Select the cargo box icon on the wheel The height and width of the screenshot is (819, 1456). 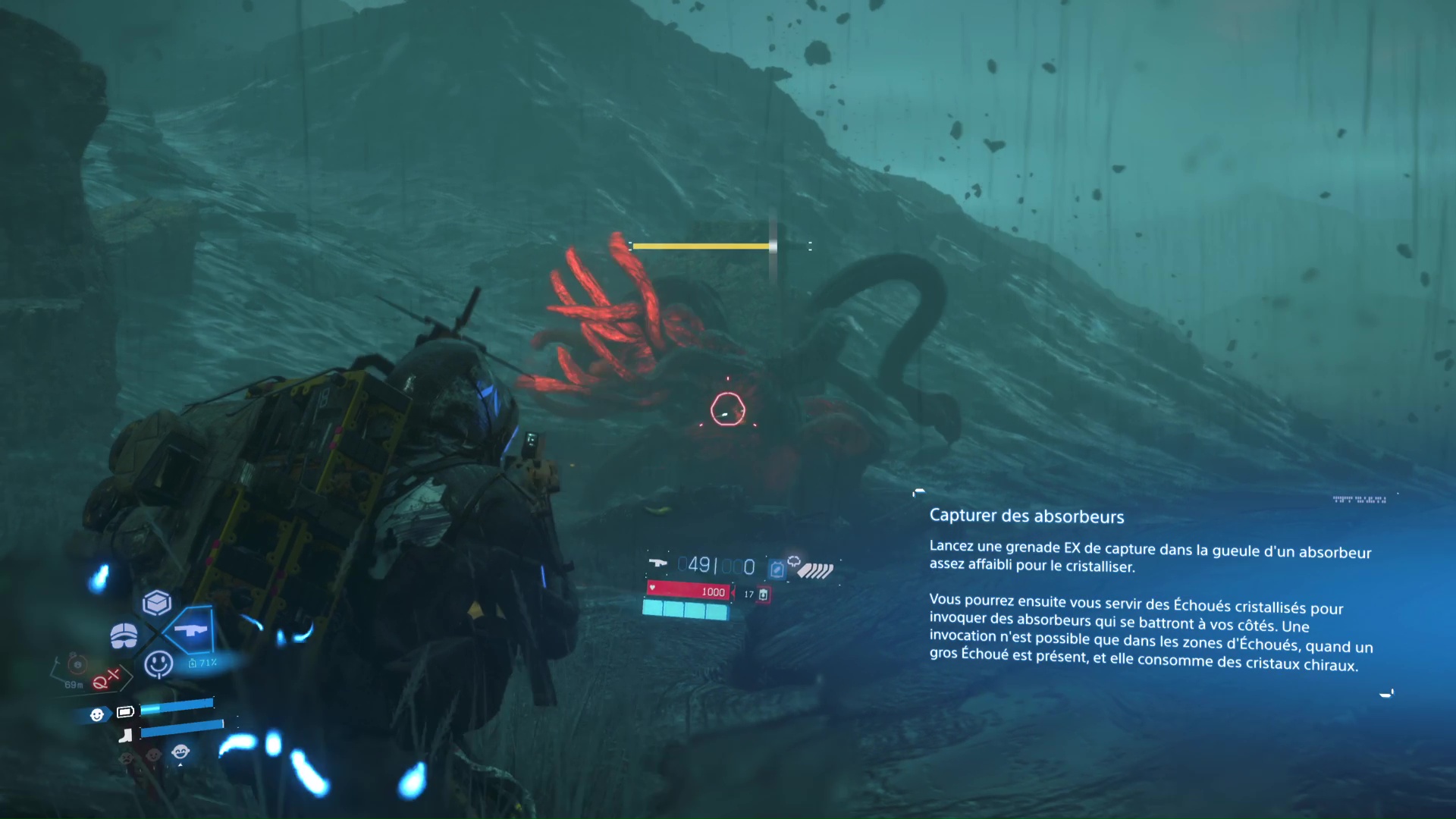tap(157, 603)
